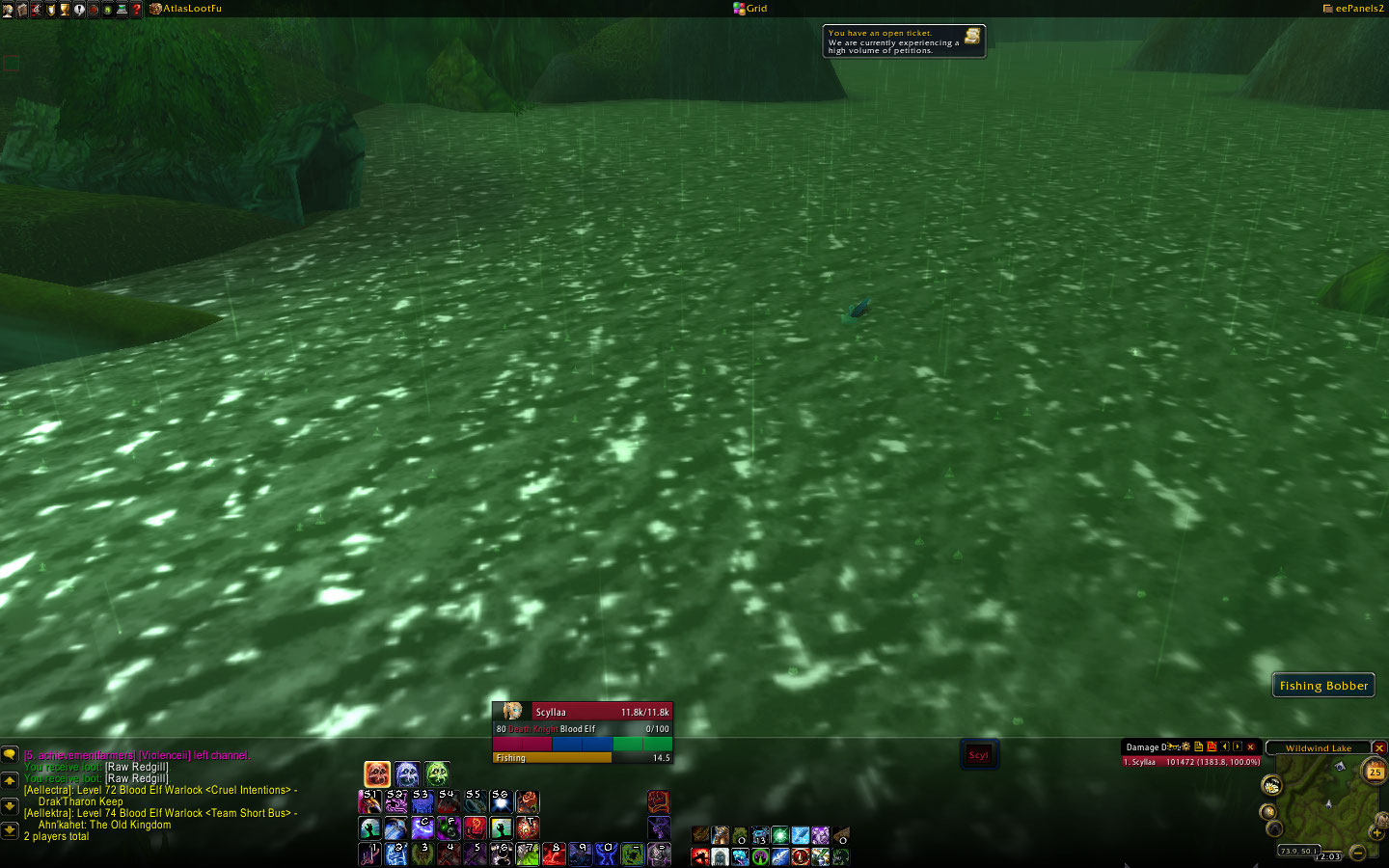The image size is (1389, 868).
Task: Open the red question mark help button
Action: (x=136, y=10)
